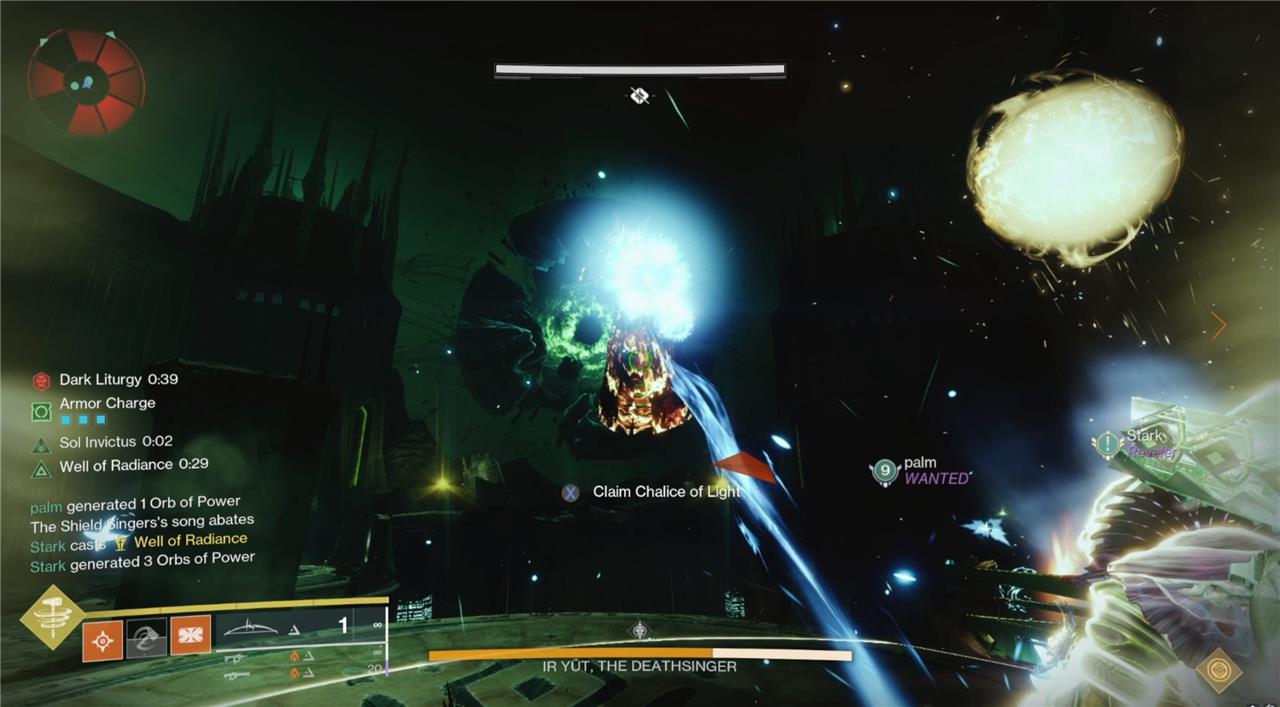The width and height of the screenshot is (1280, 707).
Task: Click the Well of Radiance buff icon
Action: click(41, 468)
